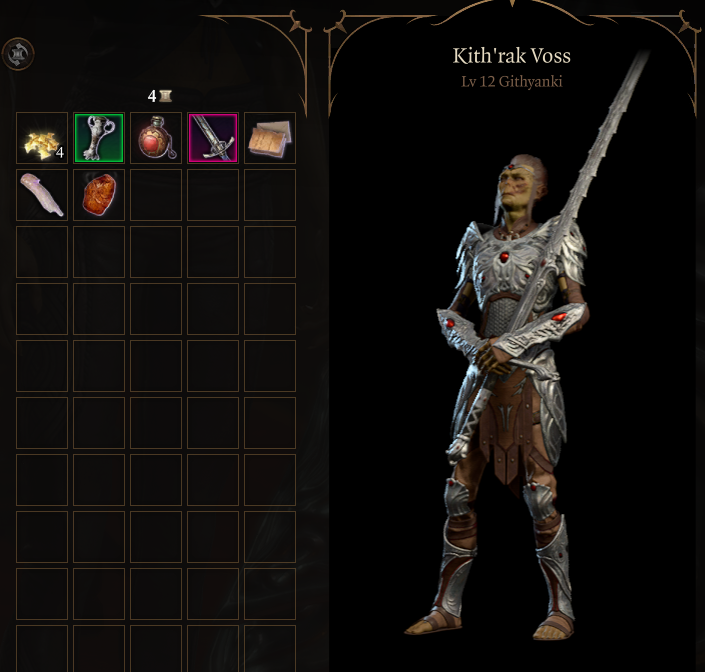Select the pink-bordered silver sword slot

(213, 138)
